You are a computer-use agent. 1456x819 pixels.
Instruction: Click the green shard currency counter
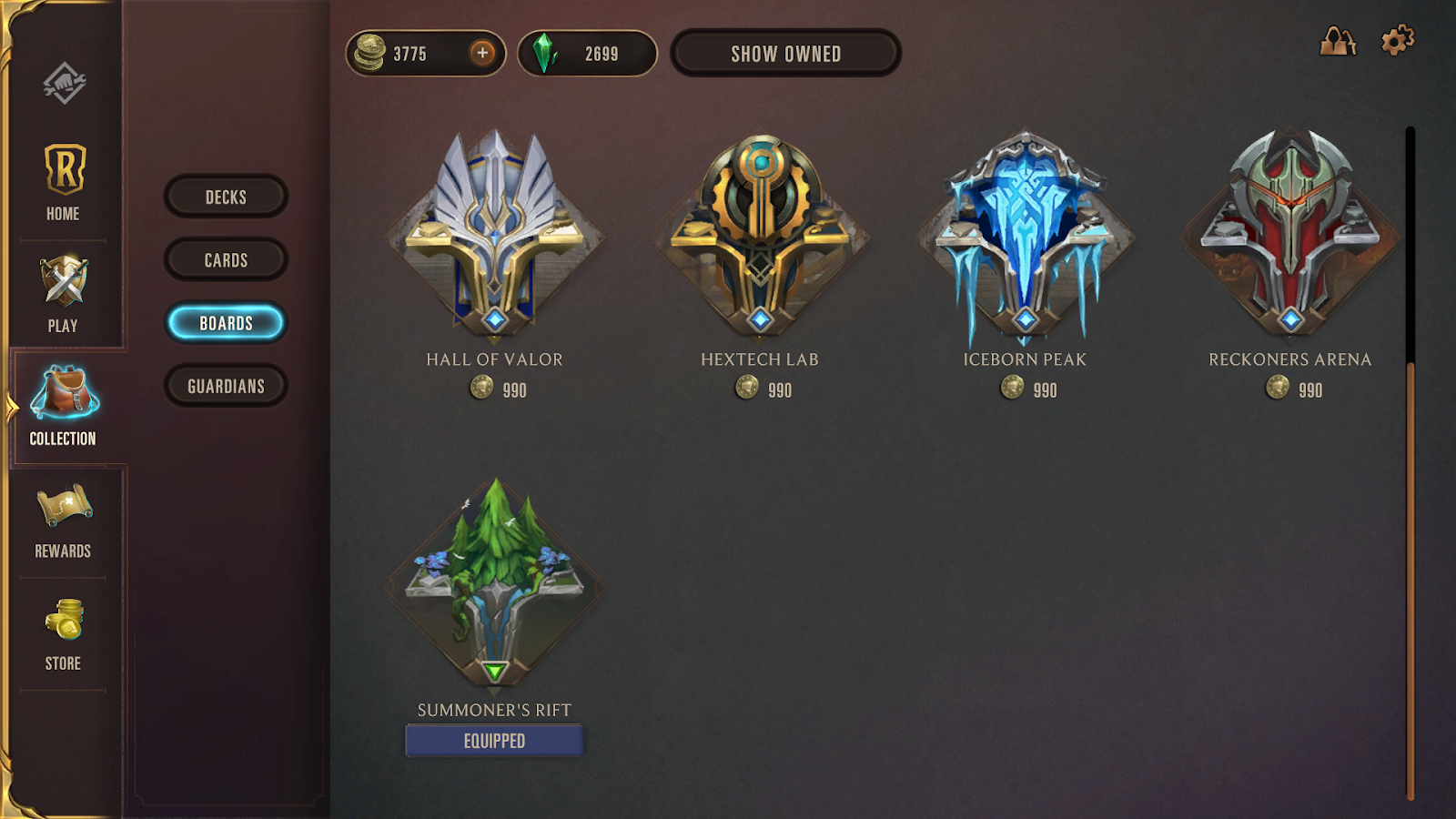(x=587, y=54)
